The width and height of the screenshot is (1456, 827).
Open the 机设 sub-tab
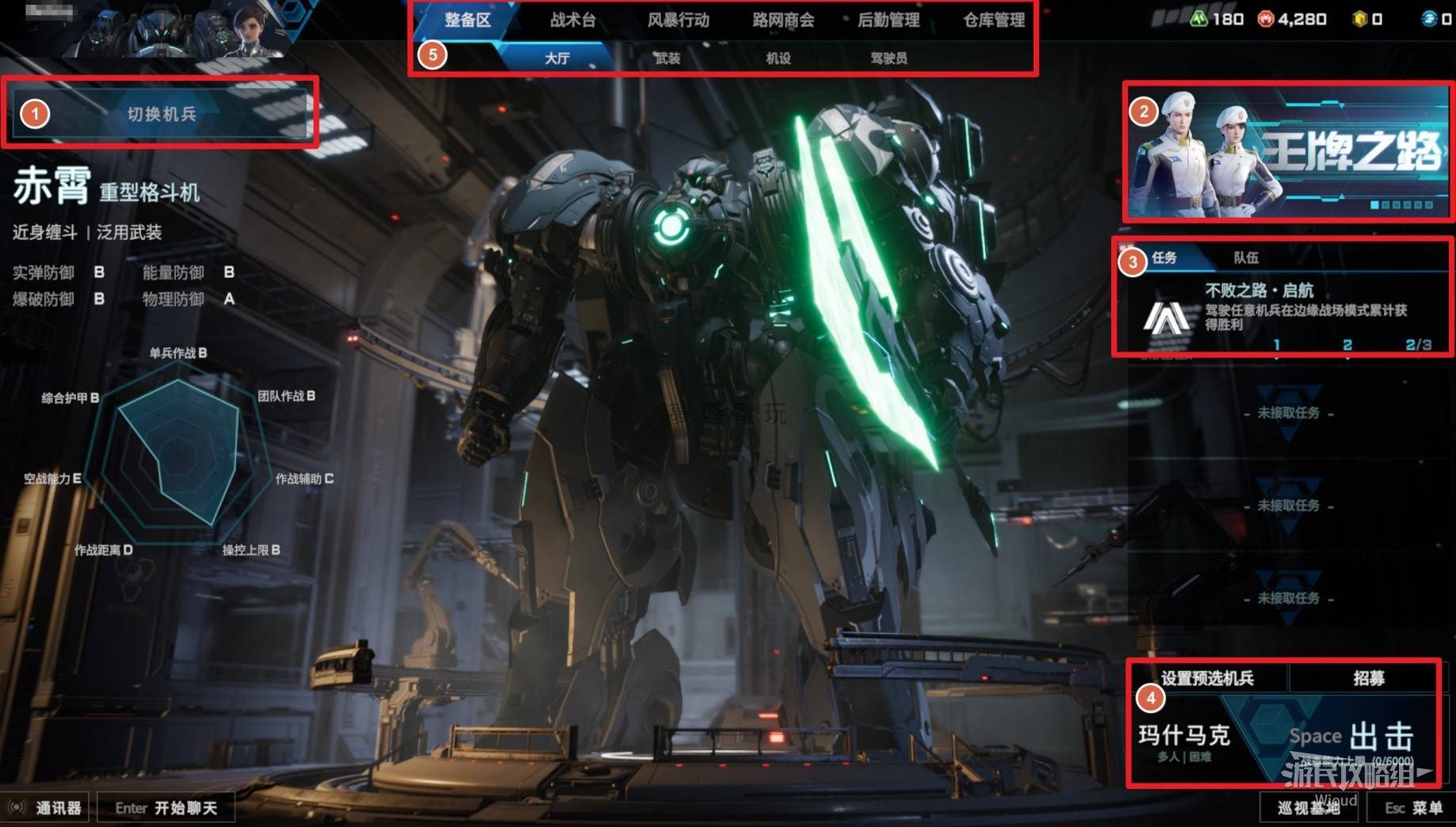click(778, 58)
